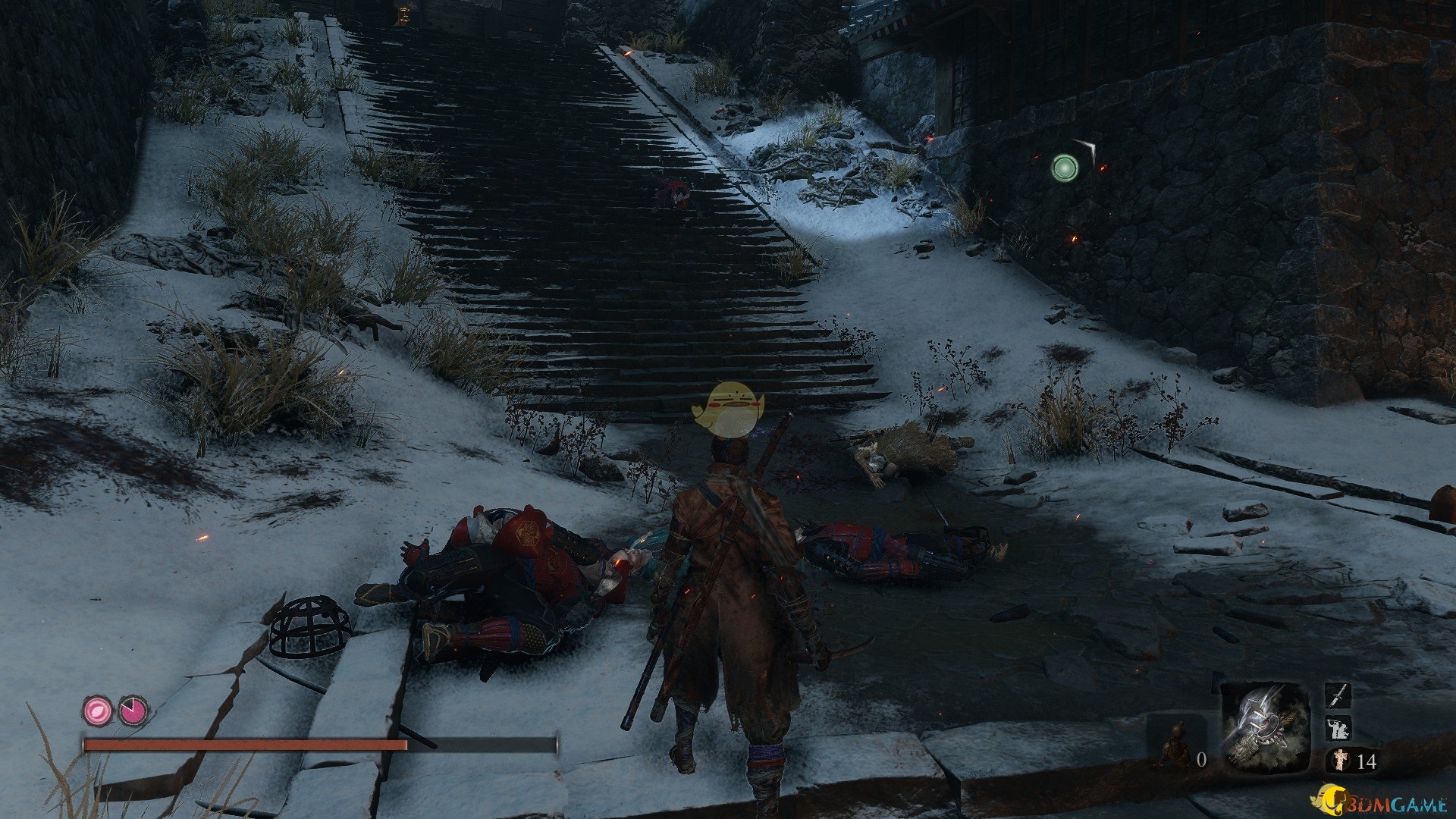Target the green grappling hook marker
This screenshot has height=819, width=1456.
[x=1065, y=168]
